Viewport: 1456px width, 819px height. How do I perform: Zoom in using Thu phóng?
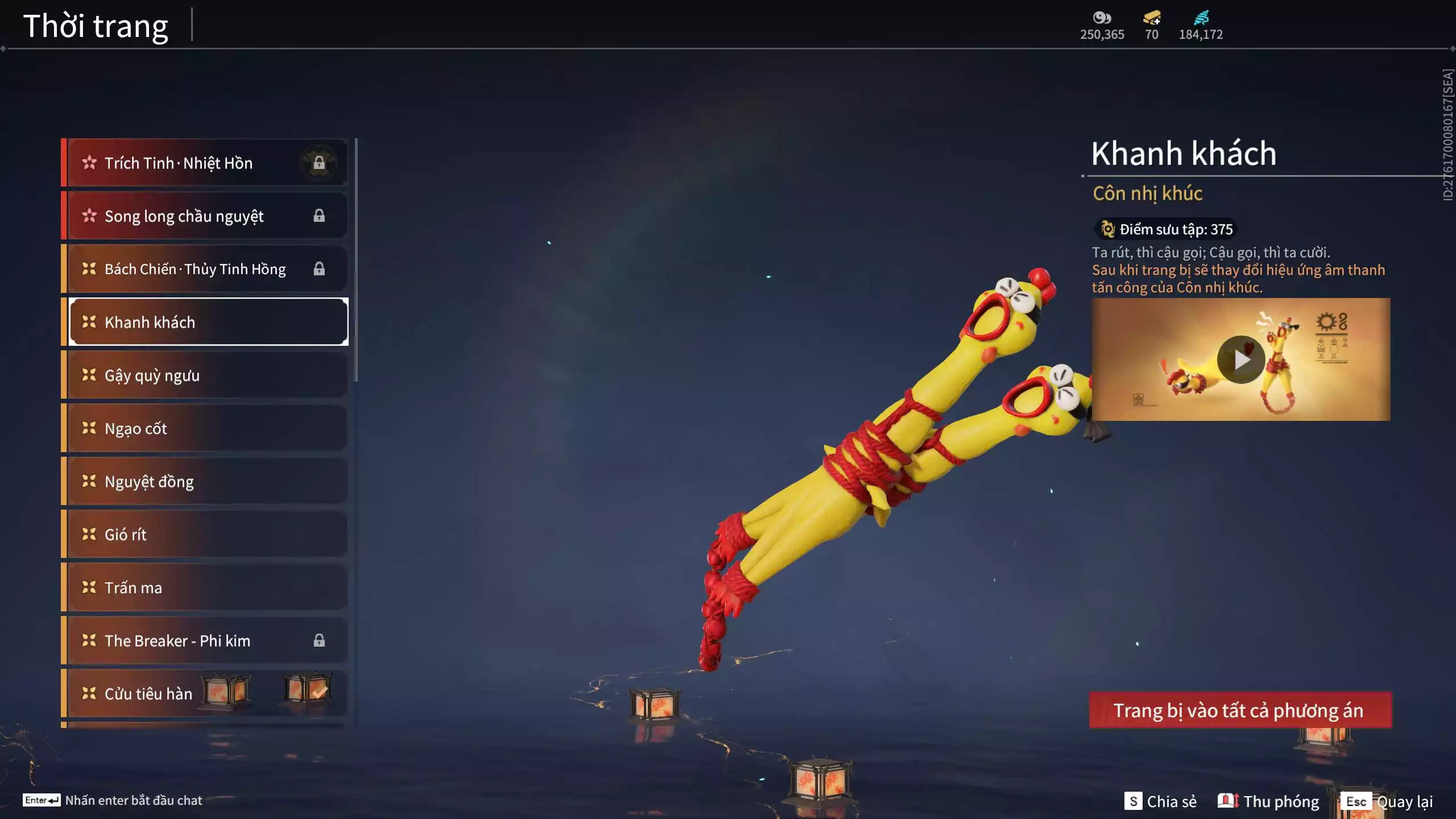(1268, 801)
